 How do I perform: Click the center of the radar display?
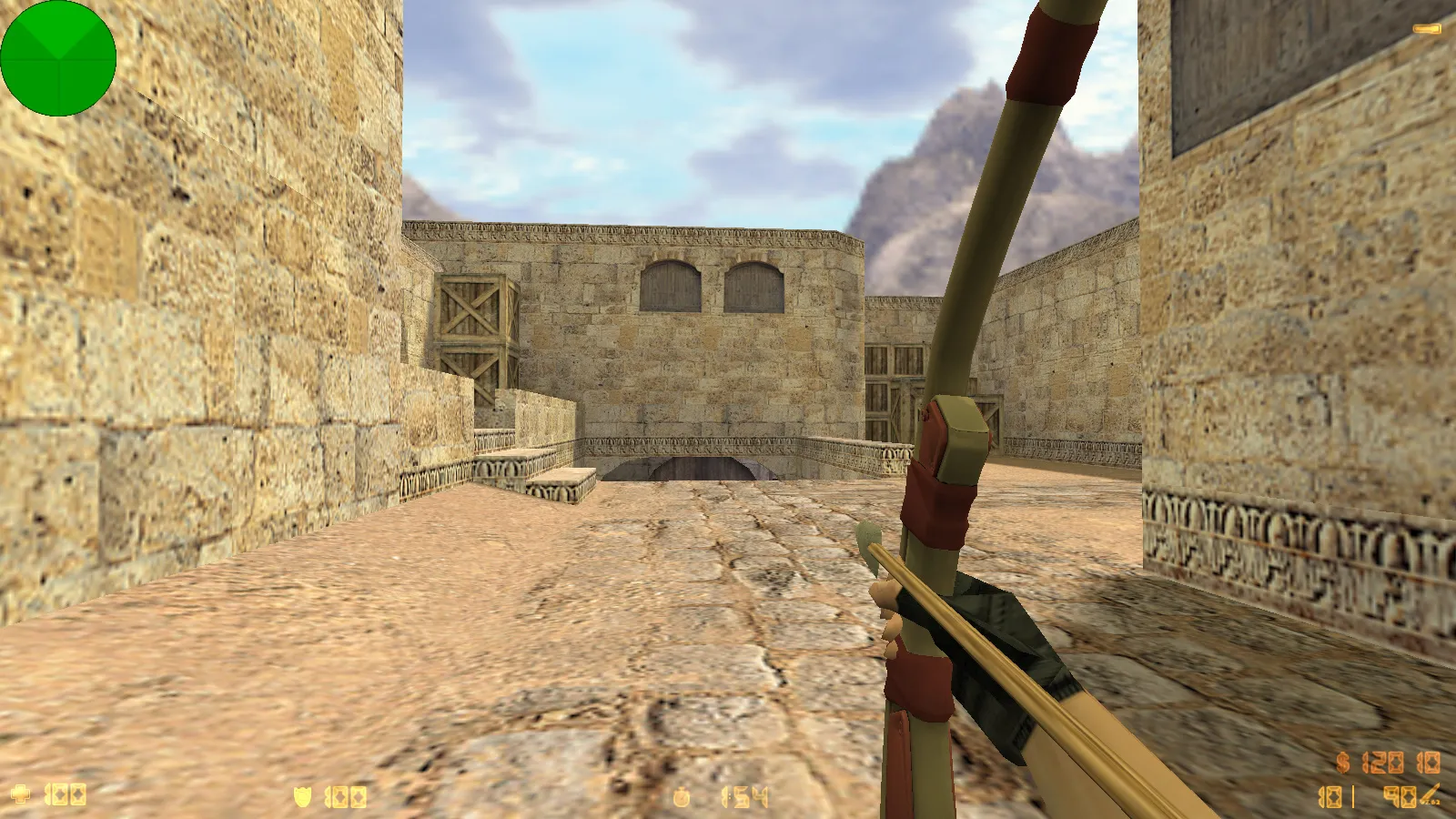tap(59, 59)
